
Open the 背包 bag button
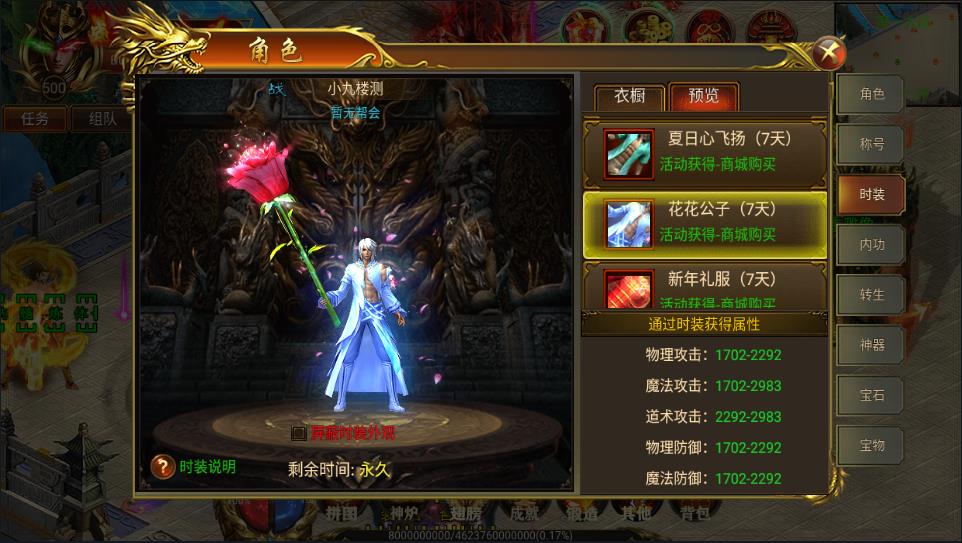pos(694,514)
